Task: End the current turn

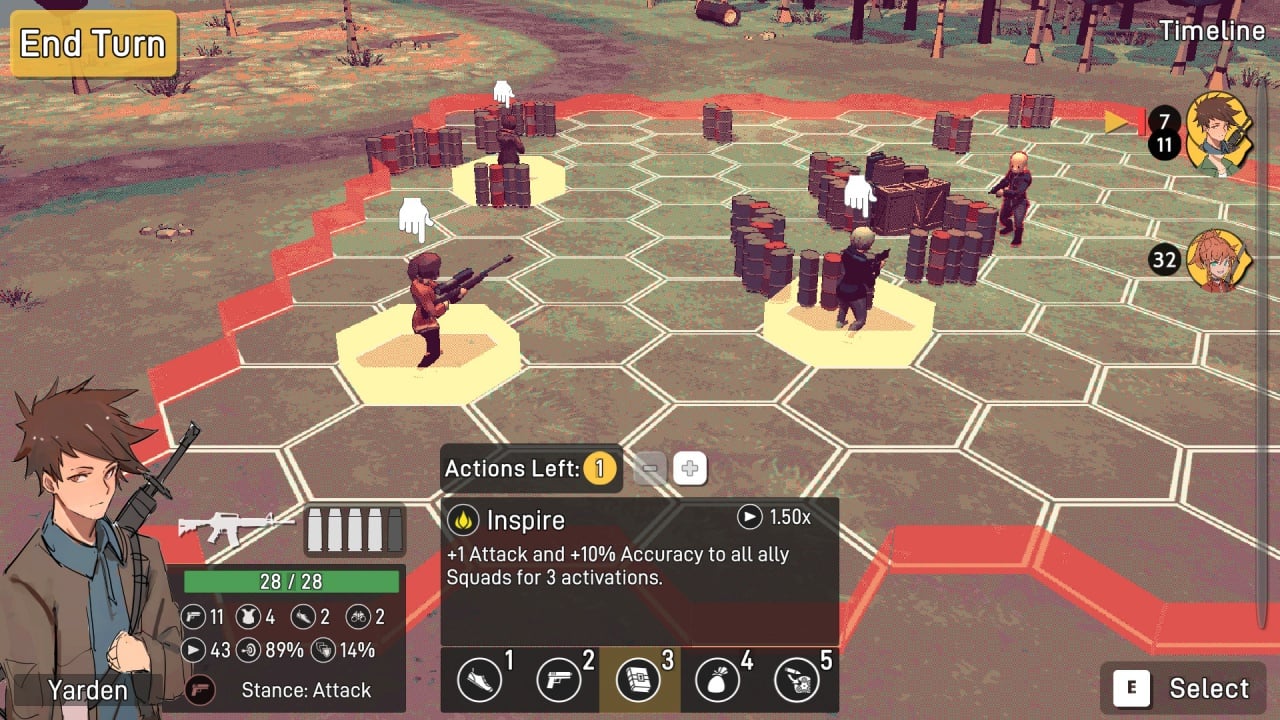Action: pyautogui.click(x=93, y=44)
